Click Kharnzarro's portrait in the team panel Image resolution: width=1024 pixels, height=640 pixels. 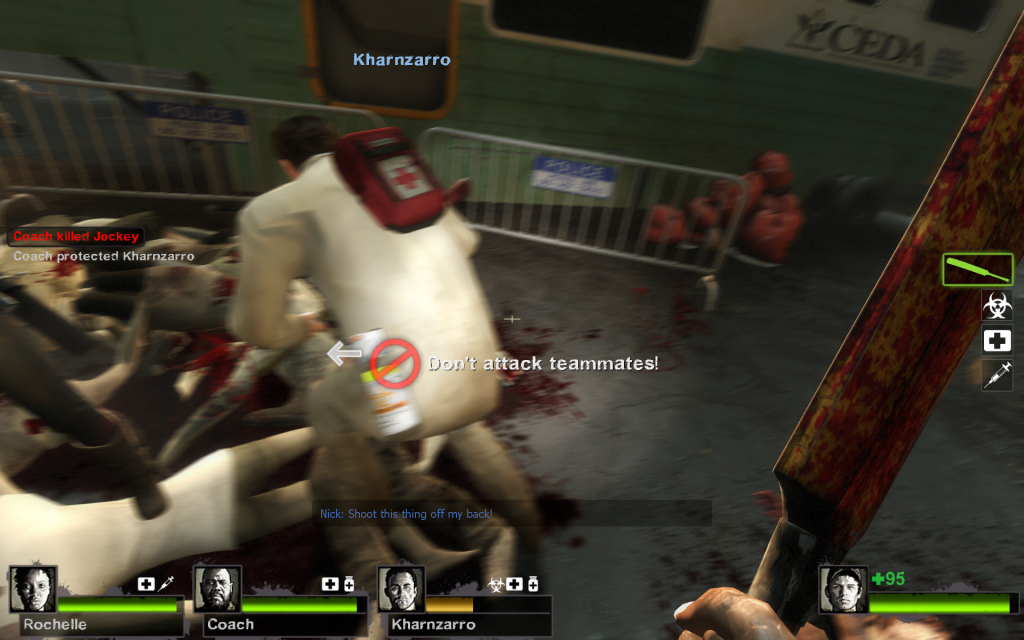pos(401,589)
